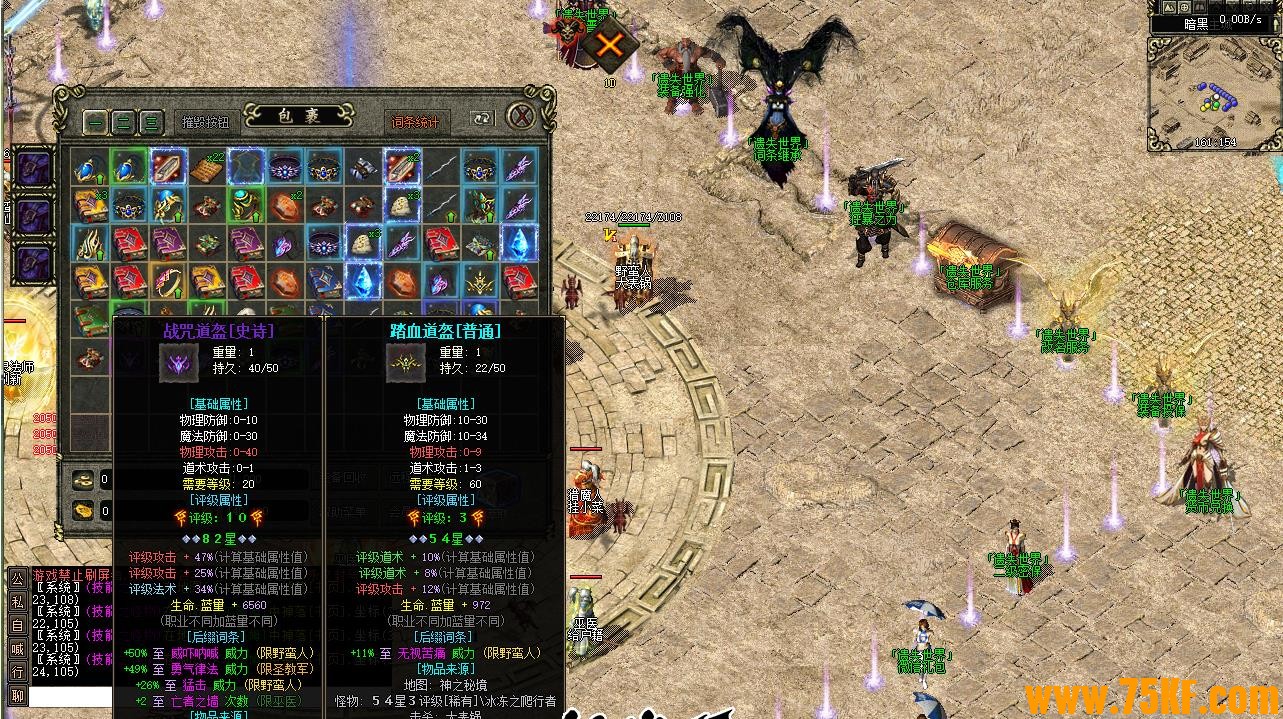The width and height of the screenshot is (1283, 719).
Task: Select the x22 scroll stack slot
Action: (206, 166)
